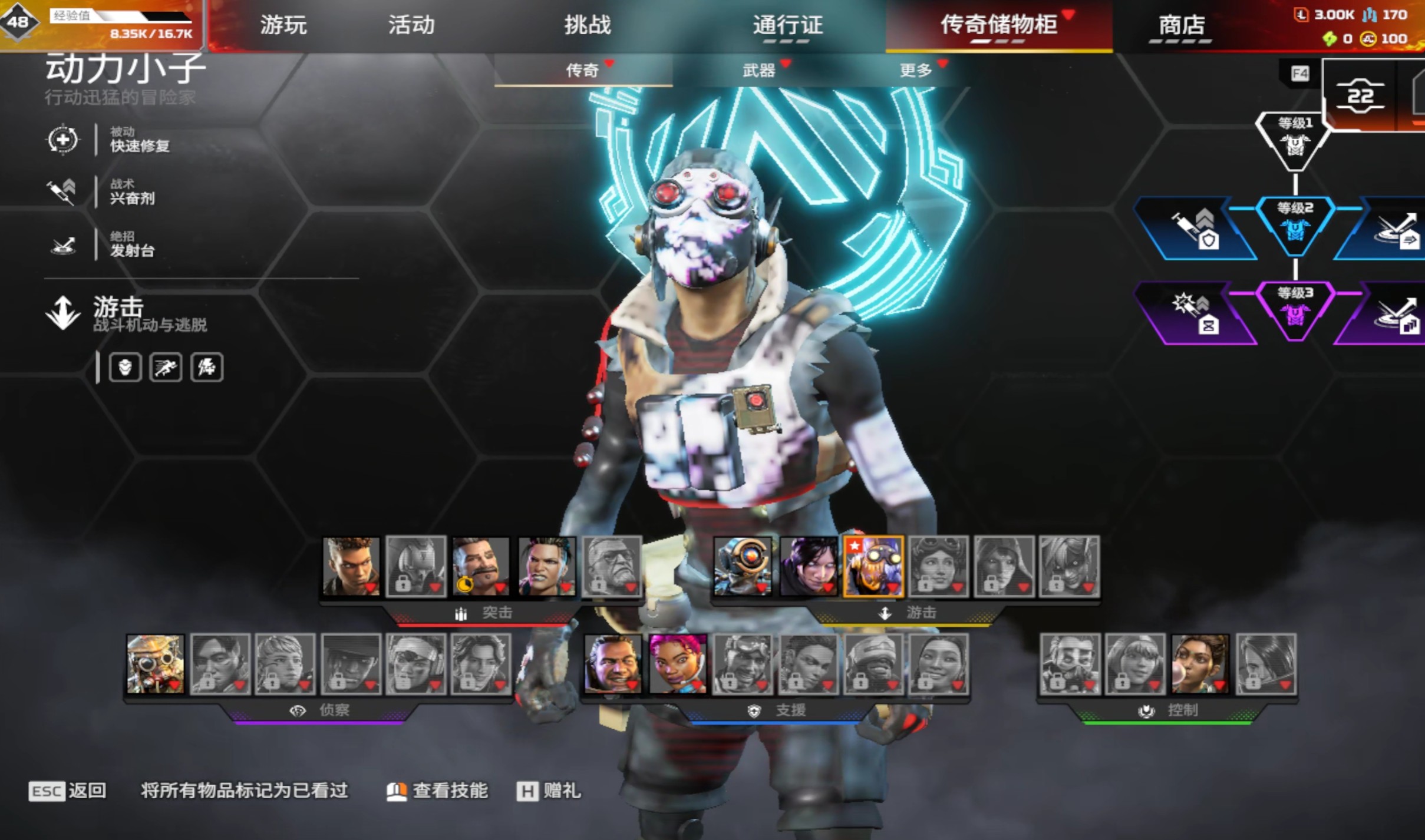The image size is (1425, 840).
Task: Switch to the 活动 tab
Action: 411,25
